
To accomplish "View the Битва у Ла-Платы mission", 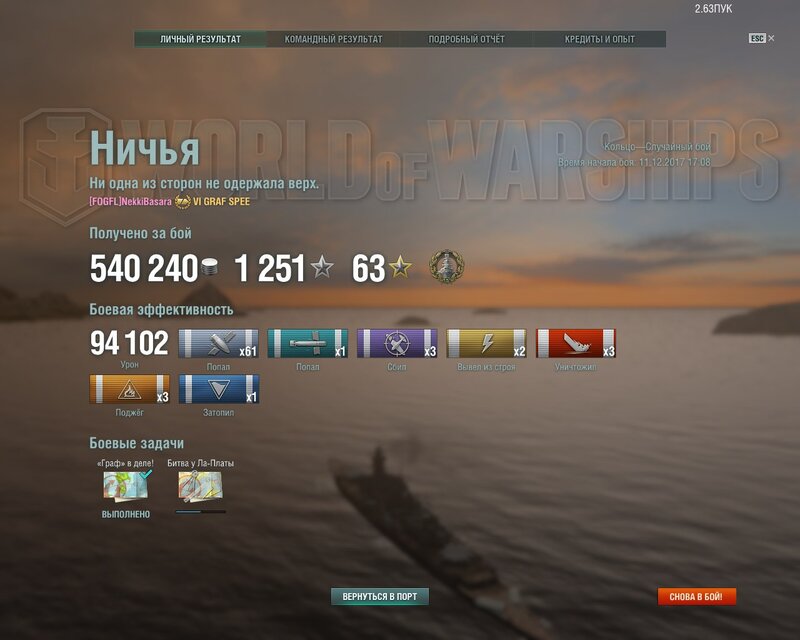I will point(200,486).
